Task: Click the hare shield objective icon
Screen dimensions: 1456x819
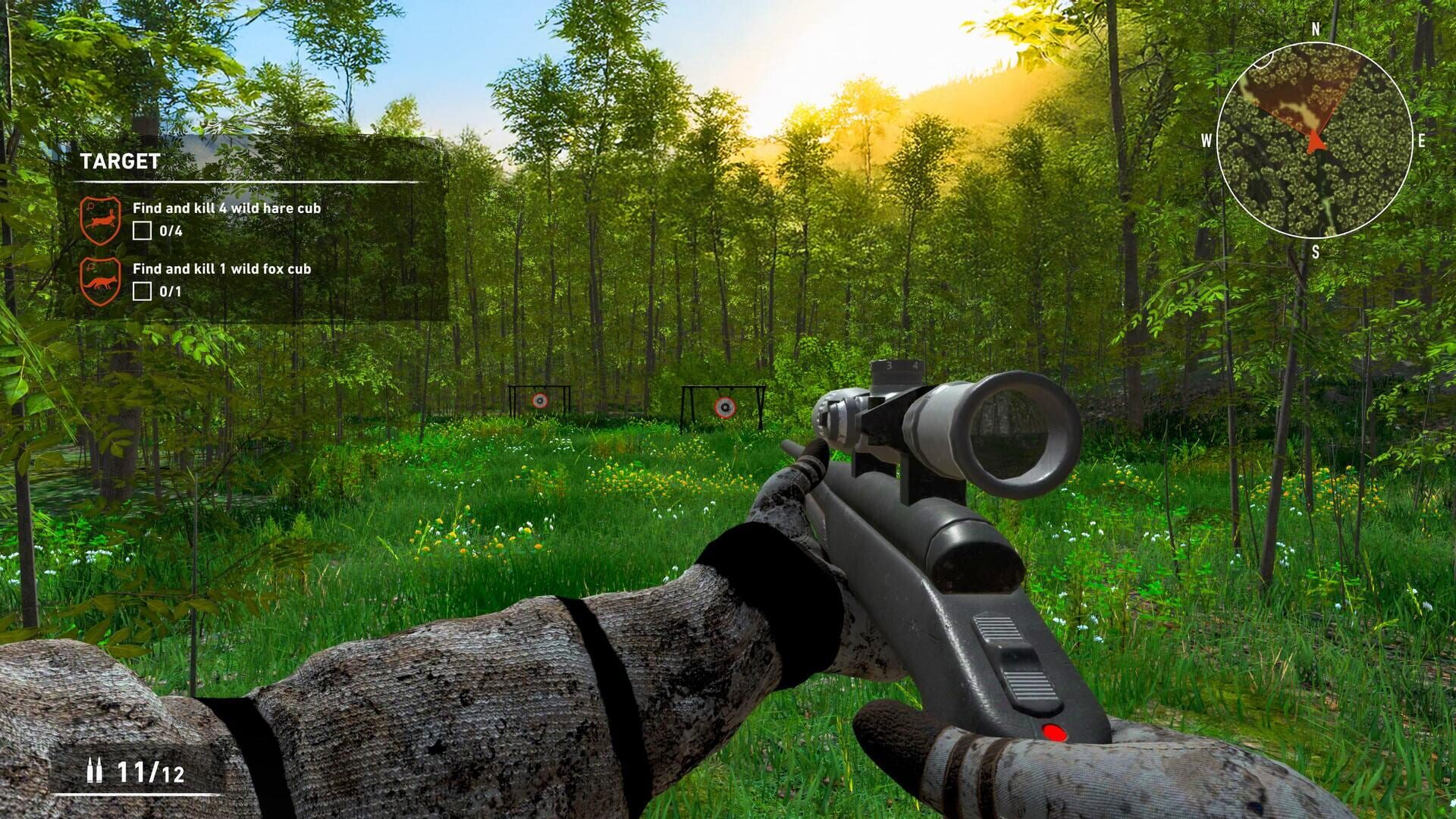Action: 102,219
